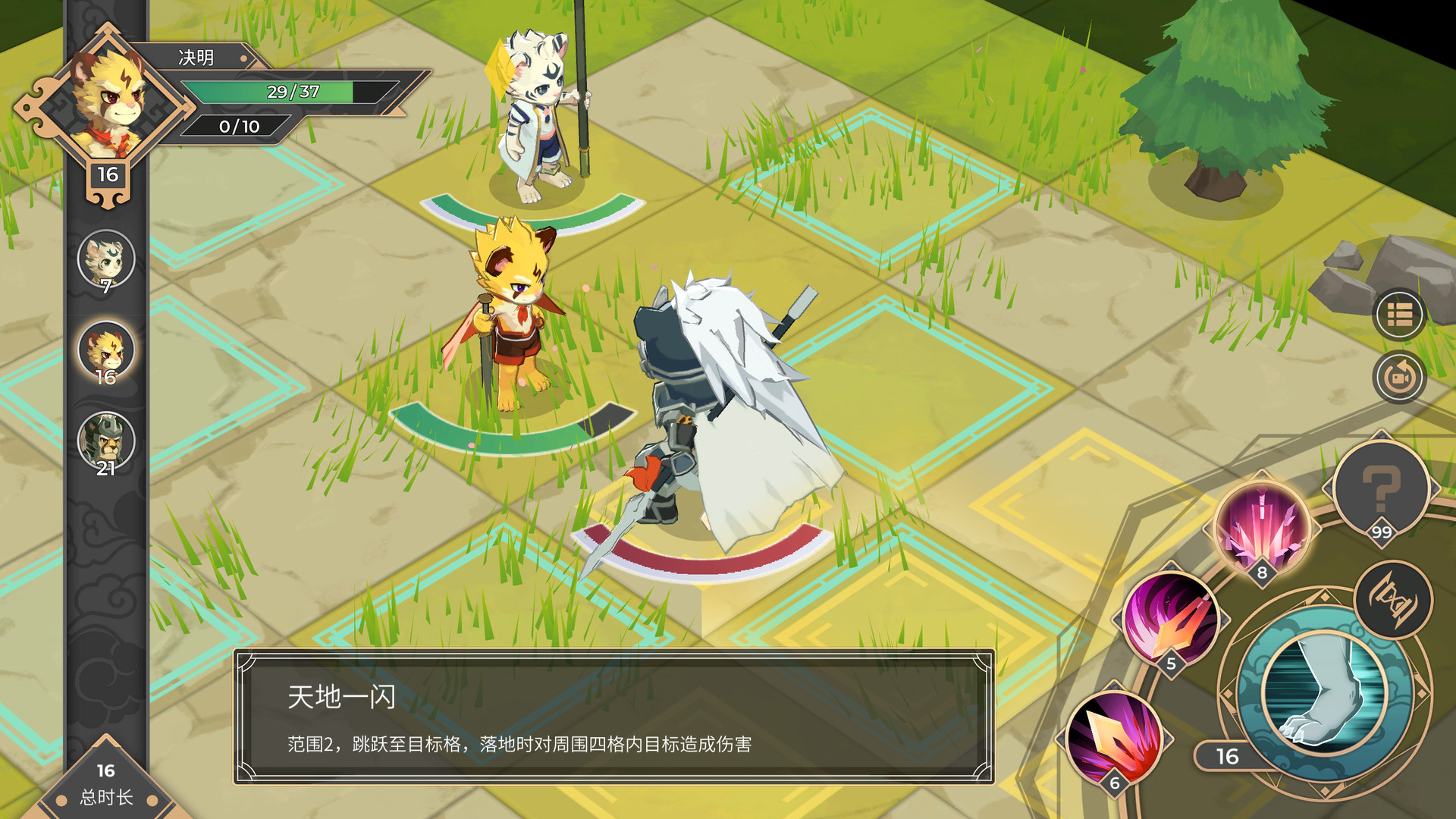Screen dimensions: 1456x819
Task: Click the 16 cost tag beside the foot skill
Action: pos(1228,755)
